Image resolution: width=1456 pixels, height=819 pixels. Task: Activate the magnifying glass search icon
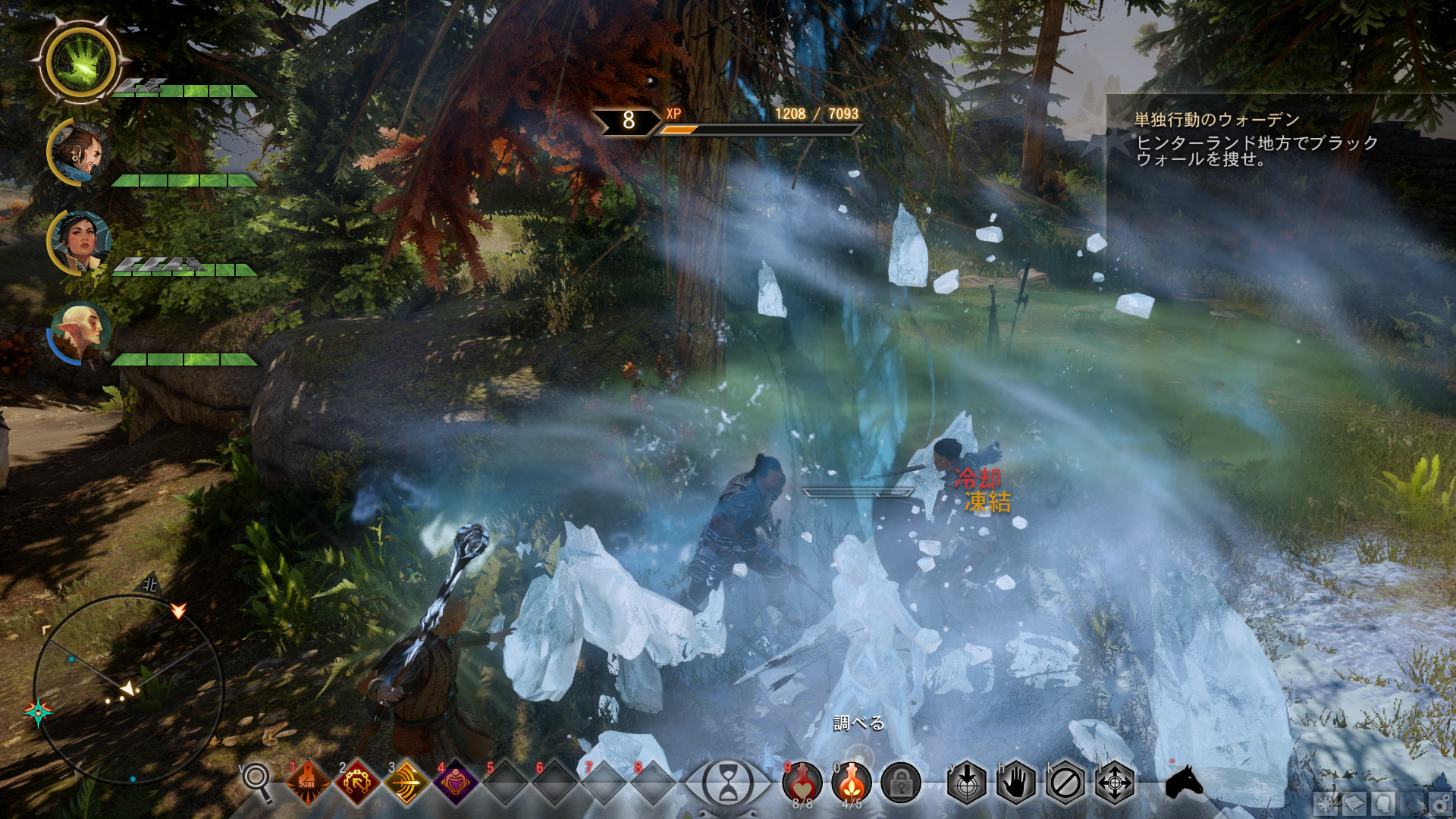point(257,781)
